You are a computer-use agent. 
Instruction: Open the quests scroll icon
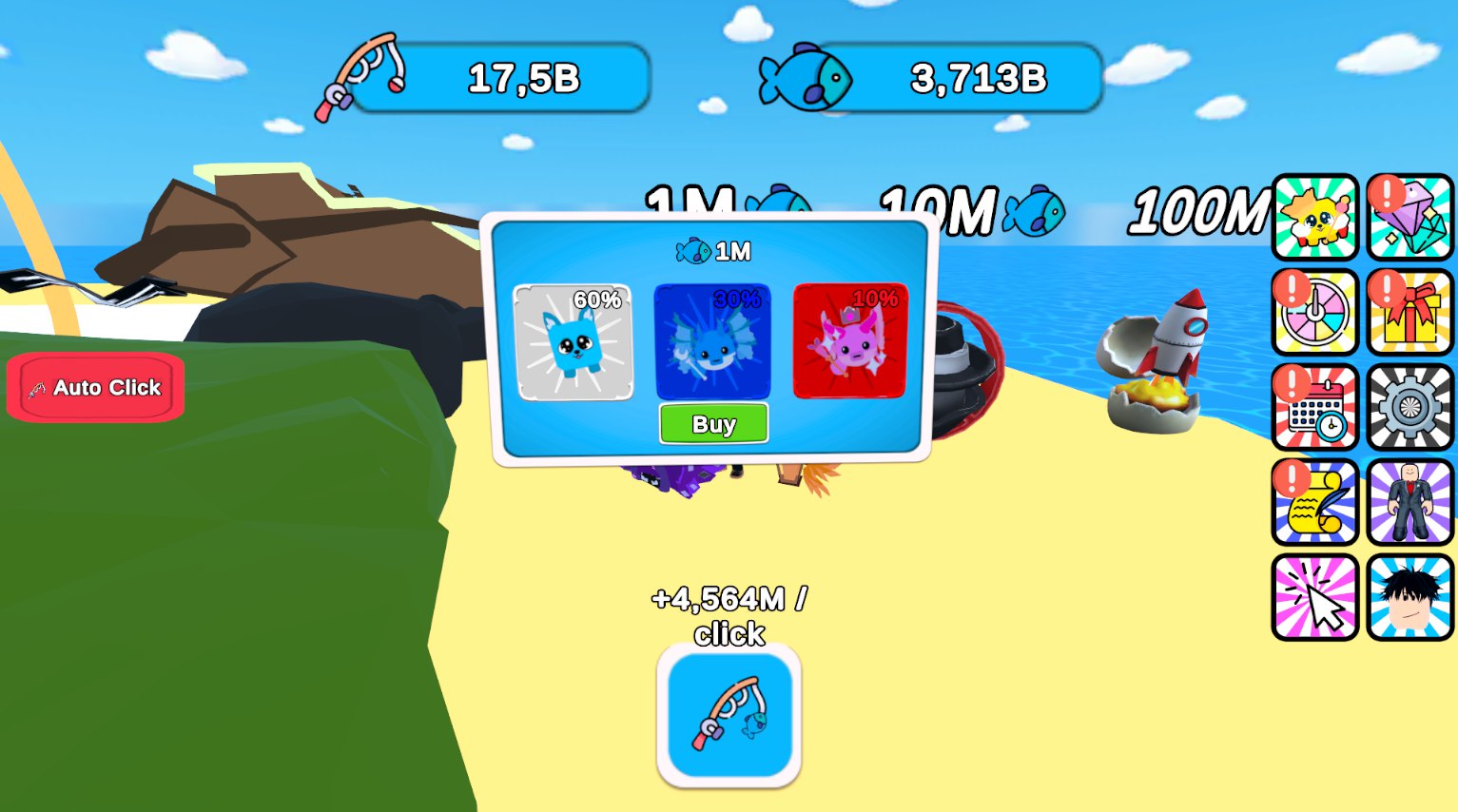click(x=1314, y=502)
